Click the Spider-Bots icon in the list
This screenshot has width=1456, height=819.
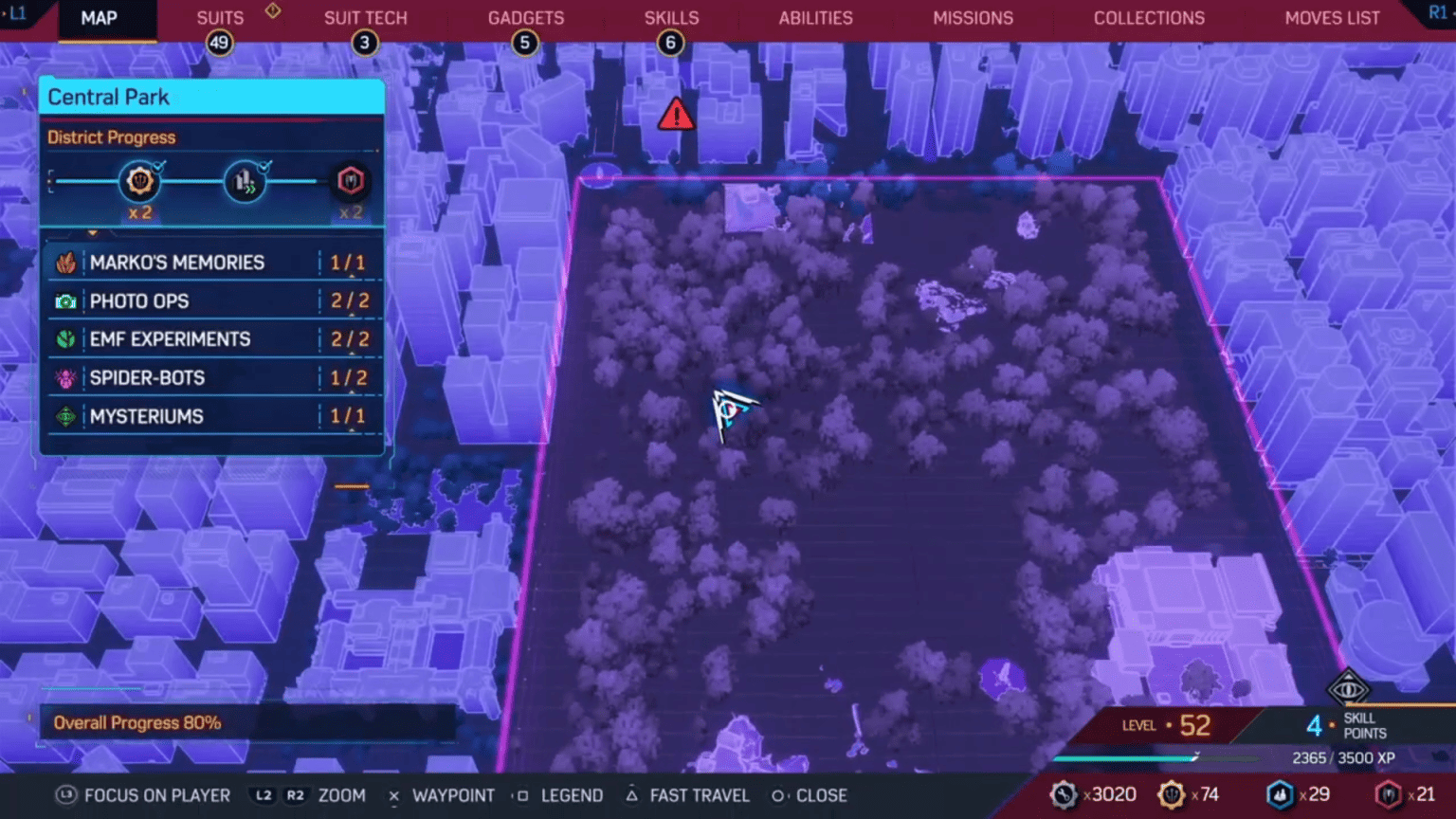66,377
